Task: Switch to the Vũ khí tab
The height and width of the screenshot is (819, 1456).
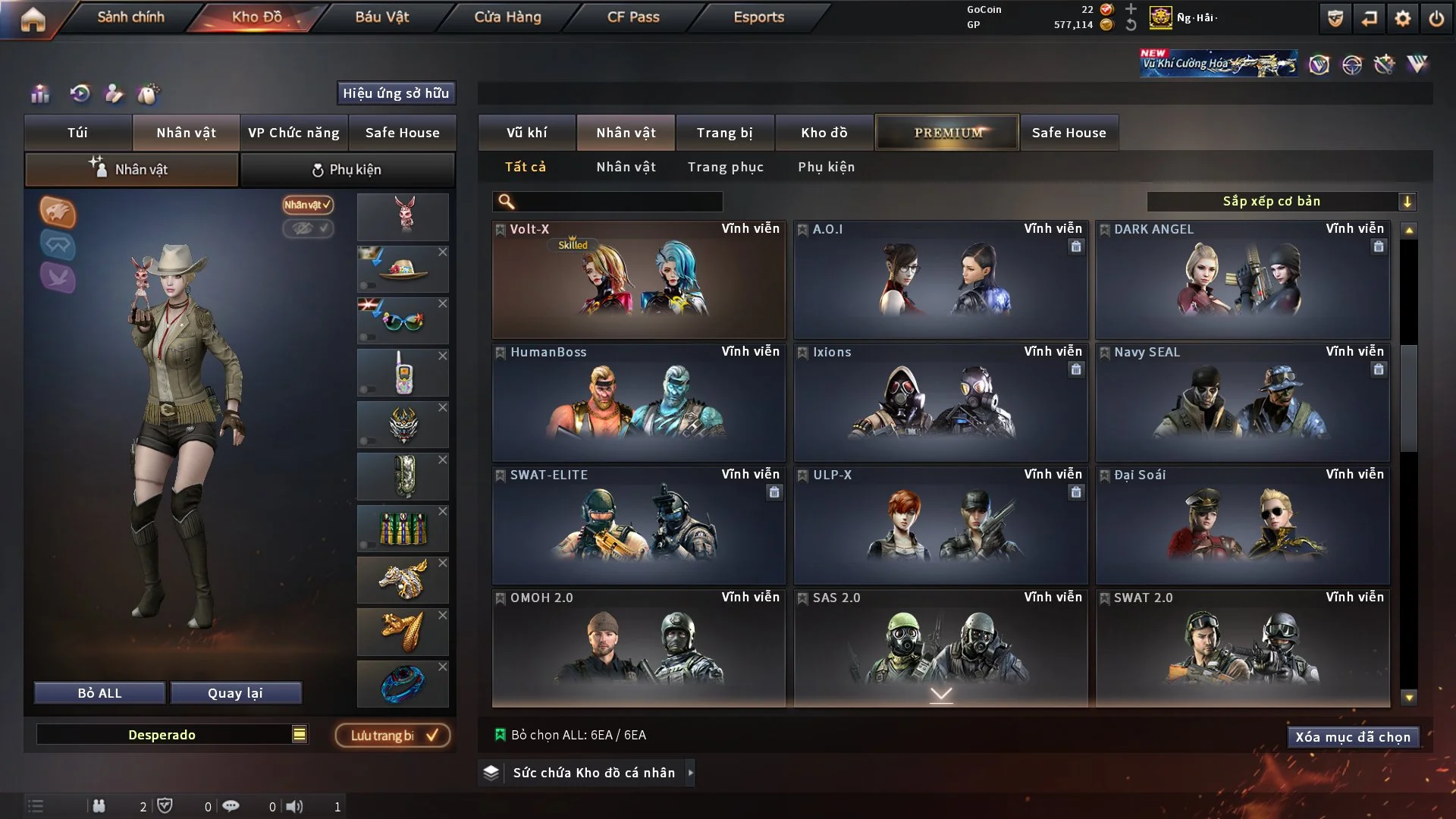Action: tap(526, 133)
